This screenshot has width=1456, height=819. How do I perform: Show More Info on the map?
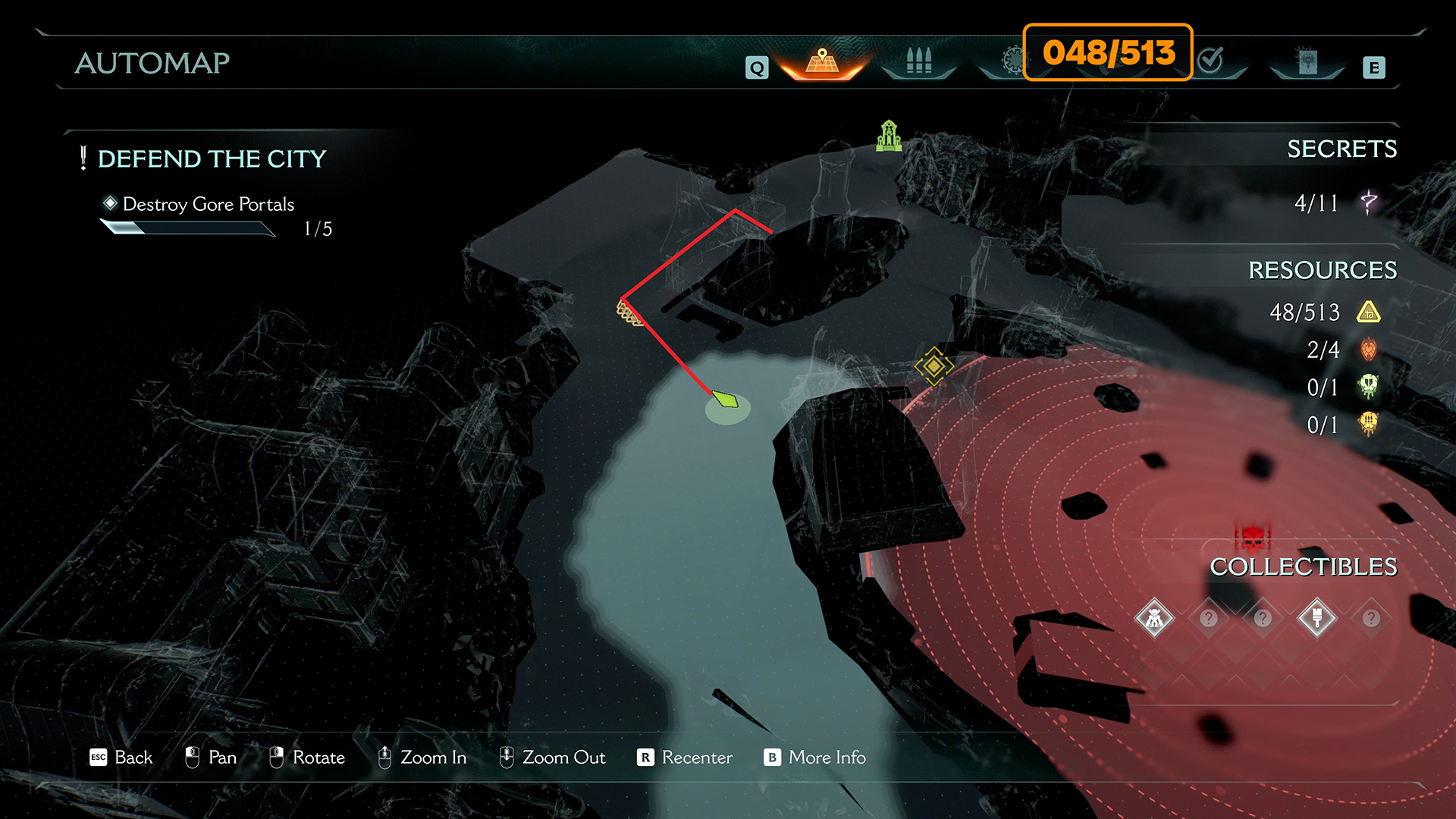[x=815, y=758]
